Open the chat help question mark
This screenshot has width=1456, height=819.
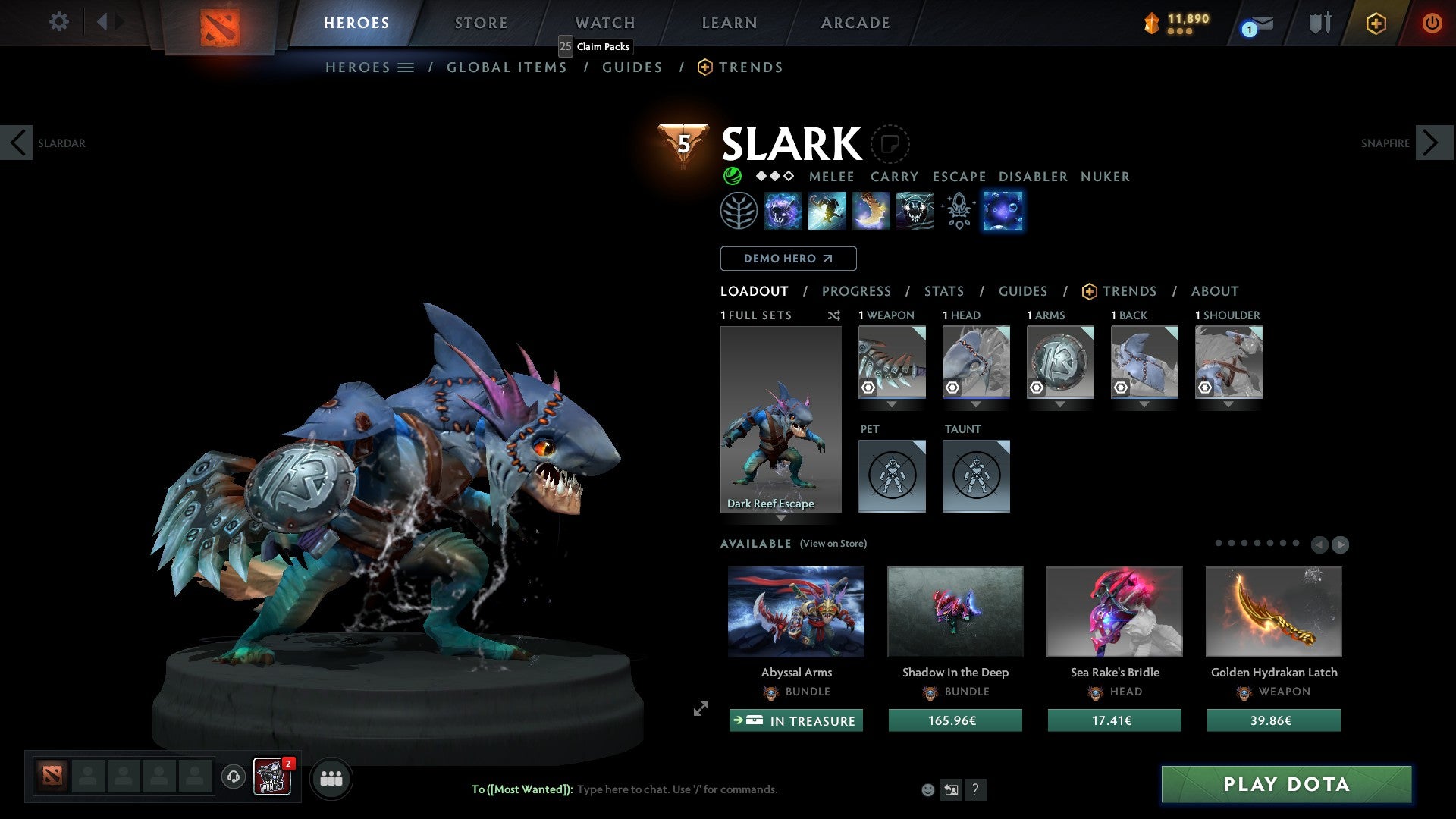coord(975,789)
